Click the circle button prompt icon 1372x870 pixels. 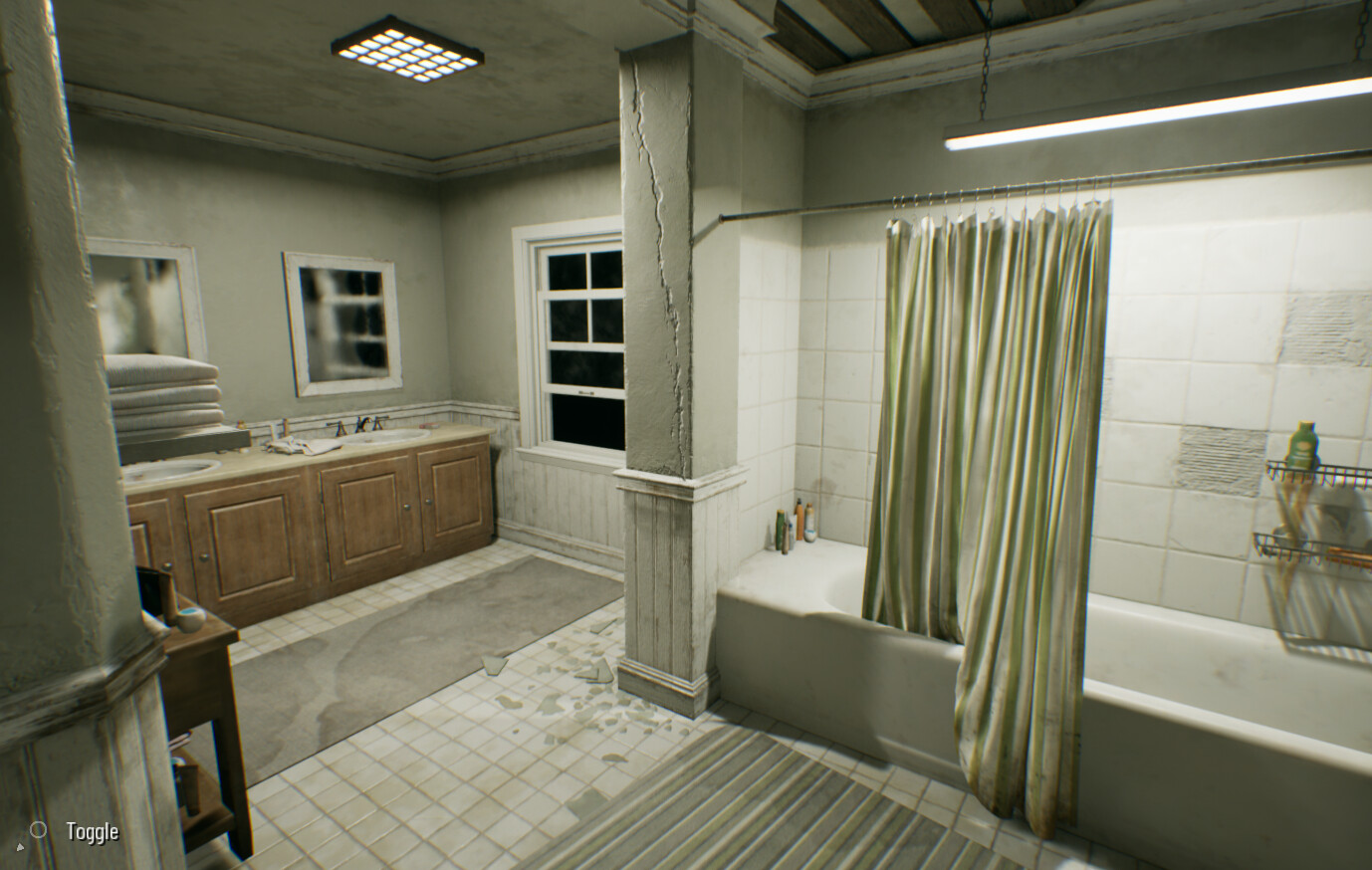tap(40, 828)
